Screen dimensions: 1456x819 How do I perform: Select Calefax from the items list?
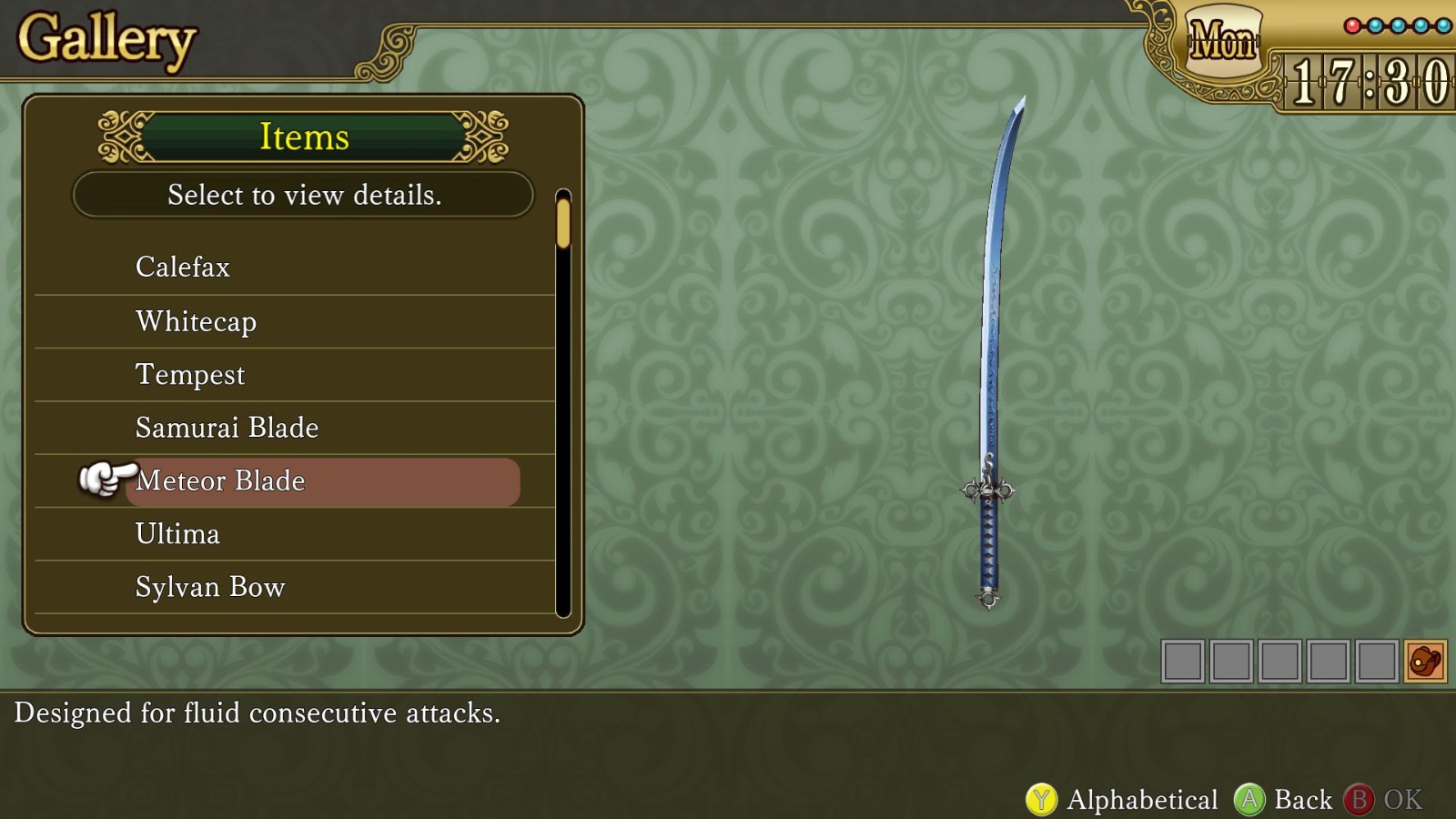[x=182, y=267]
